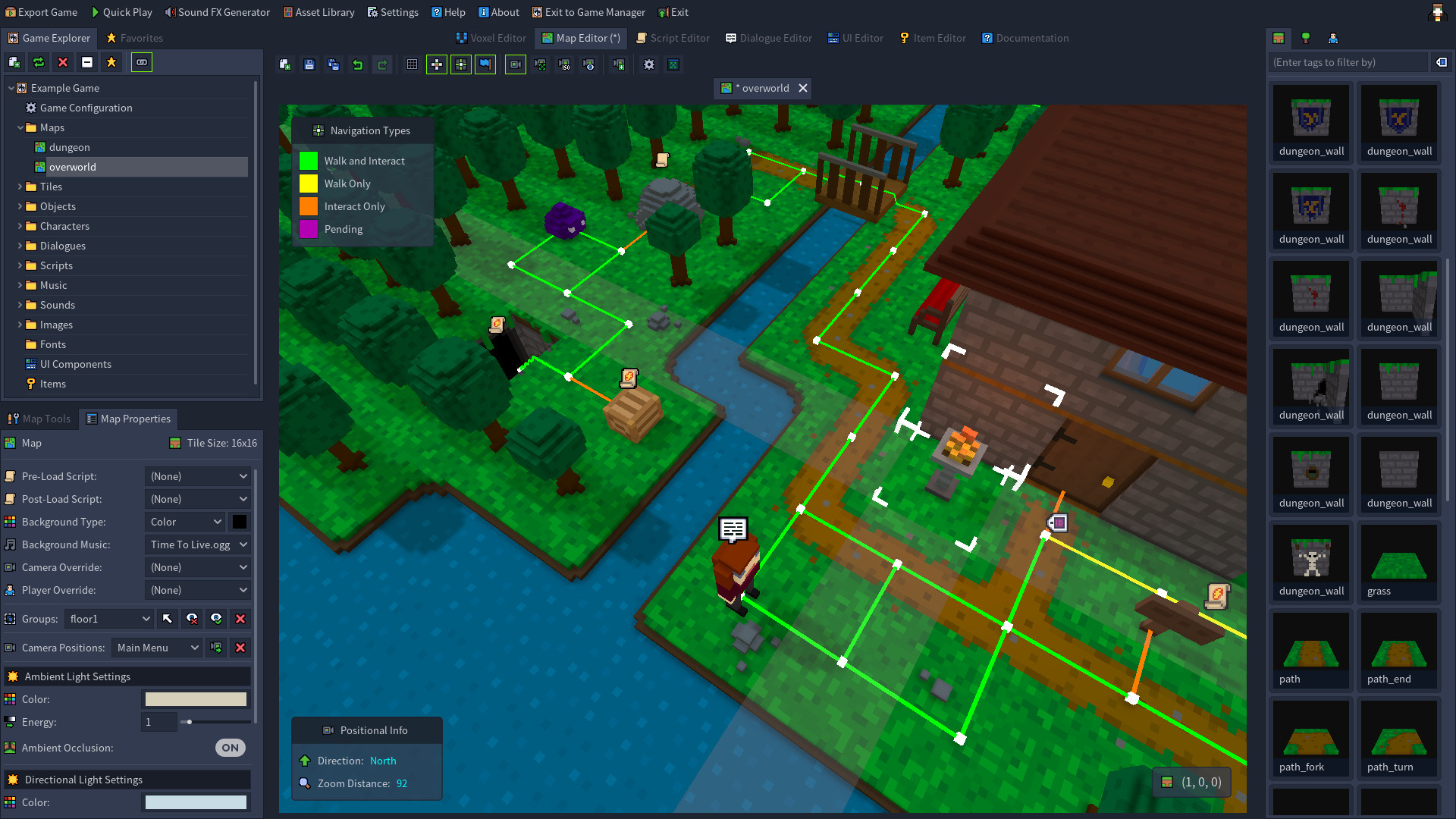This screenshot has width=1456, height=819.
Task: Toggle the link icon in Game Explorer toolbar
Action: coord(141,62)
